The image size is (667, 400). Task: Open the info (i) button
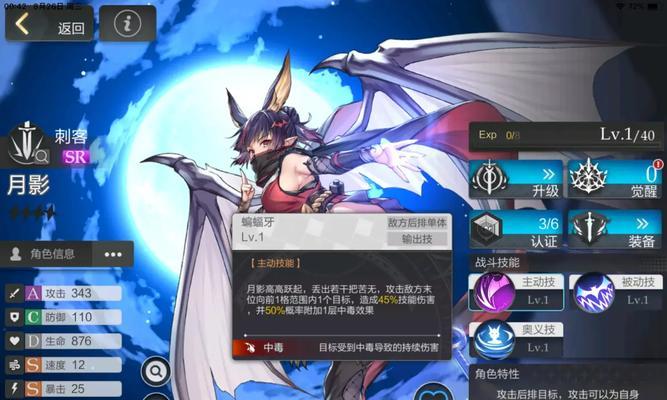[x=127, y=24]
